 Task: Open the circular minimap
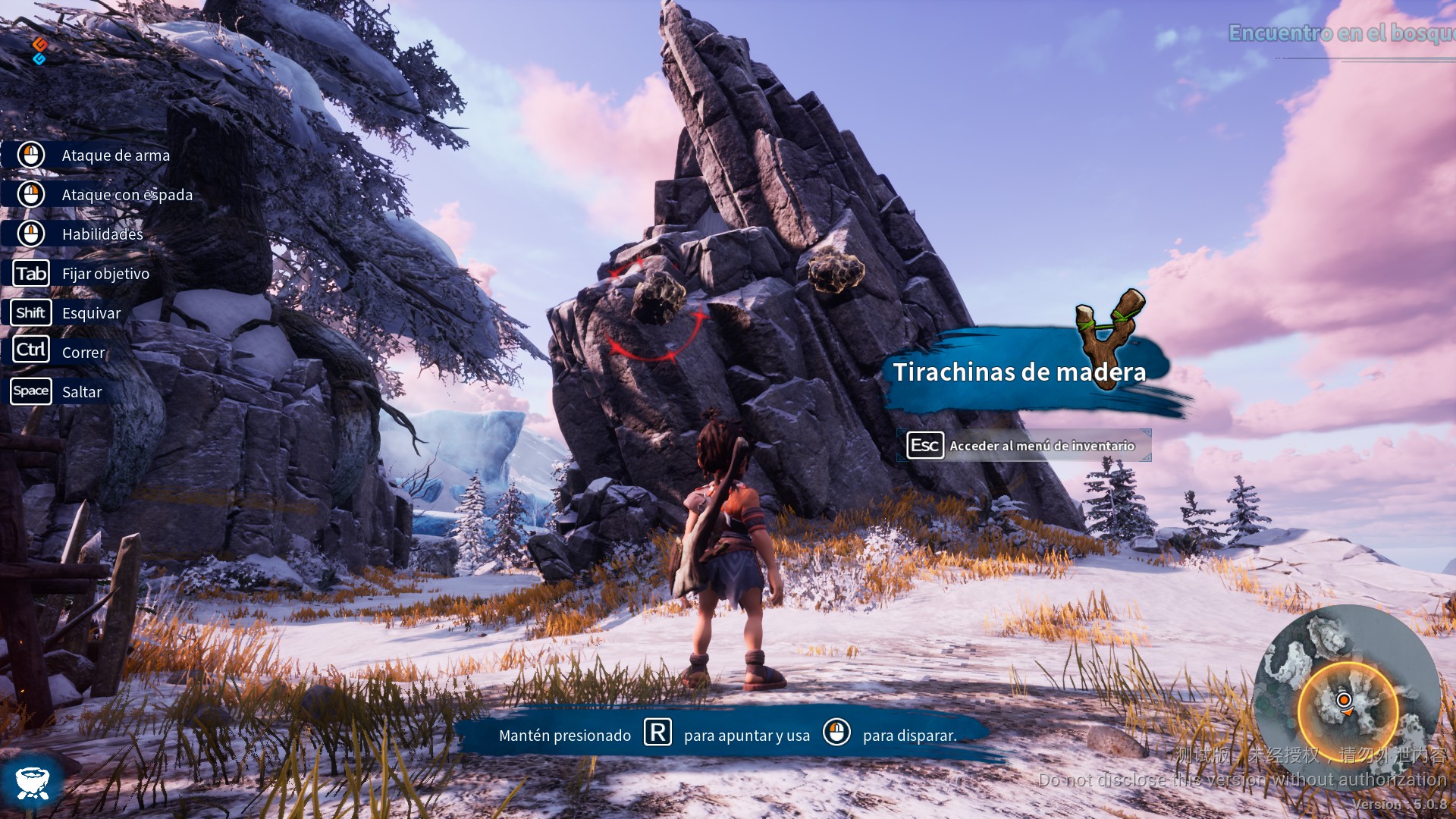coord(1347,698)
